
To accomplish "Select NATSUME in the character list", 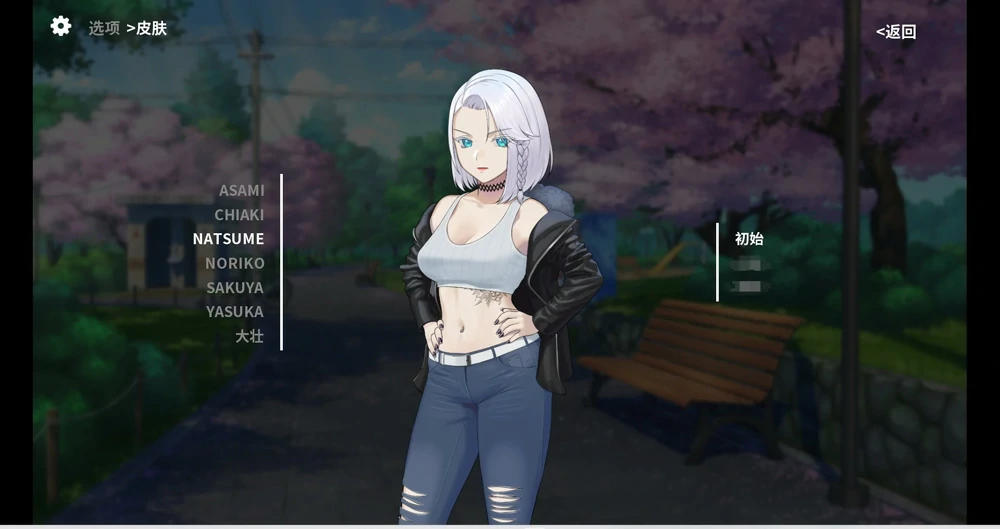I will [x=228, y=239].
